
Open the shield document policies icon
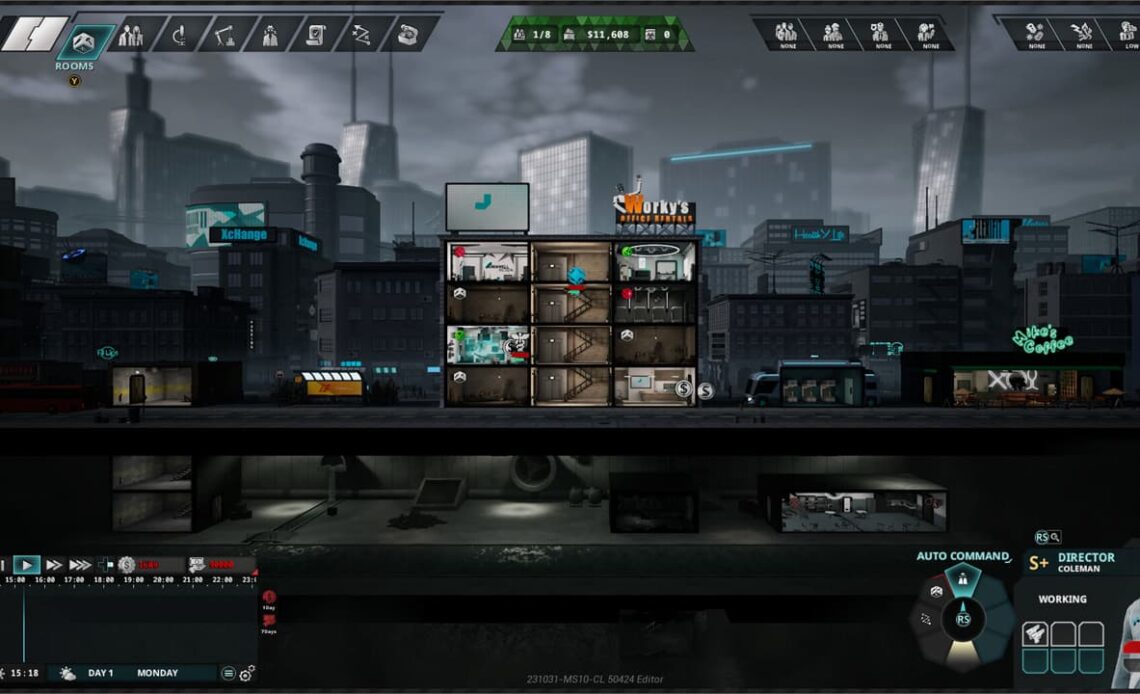tap(314, 35)
